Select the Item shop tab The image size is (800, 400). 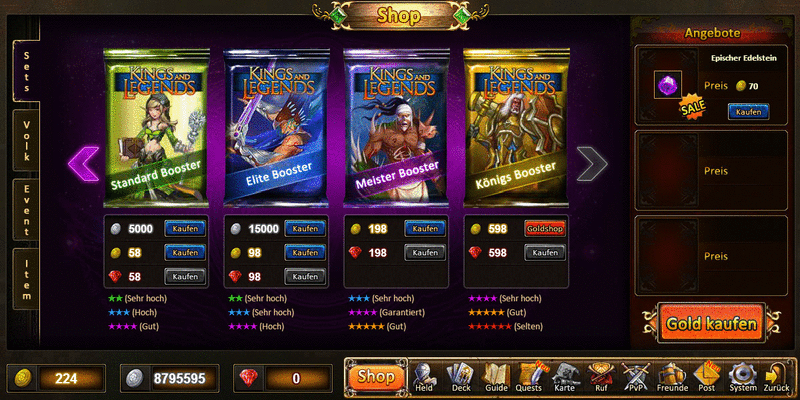(x=26, y=275)
